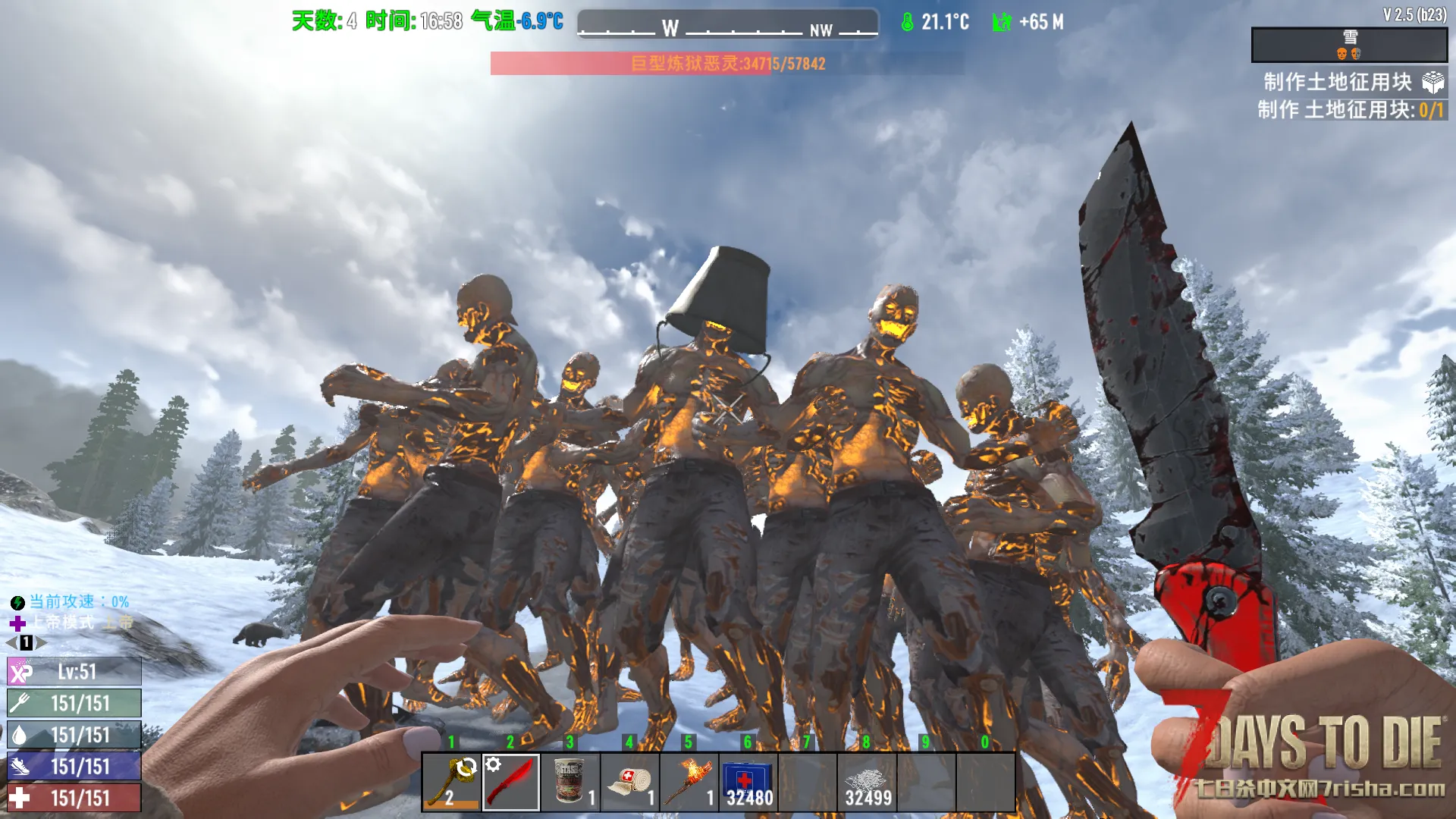Select the white powder stack of 32499

pos(867,782)
